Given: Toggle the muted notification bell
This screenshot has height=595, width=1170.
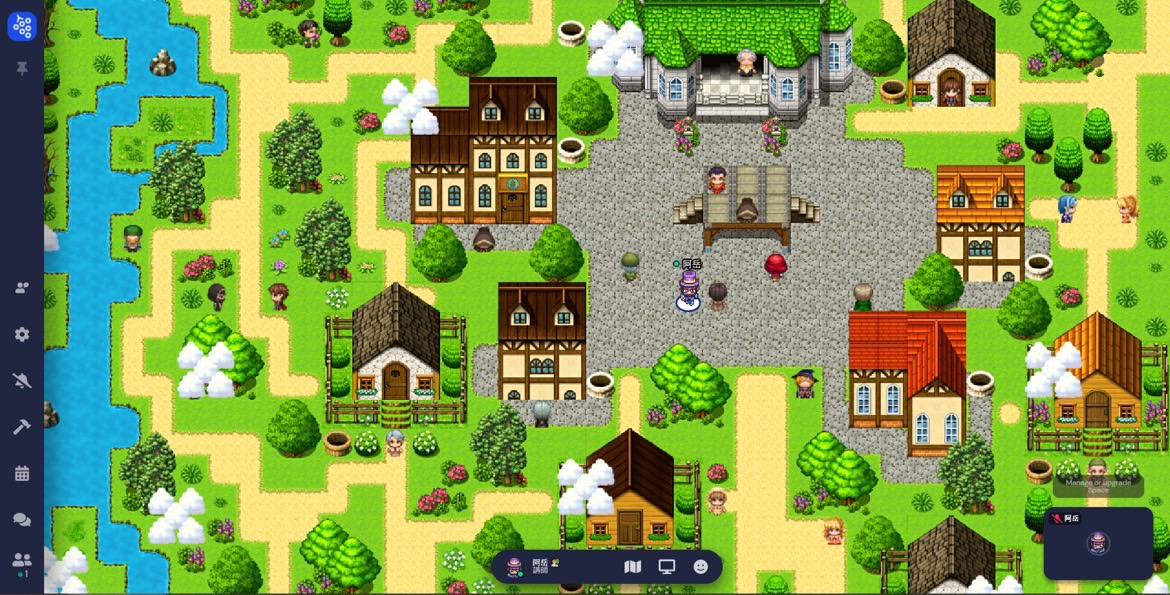Looking at the screenshot, I should click(22, 380).
